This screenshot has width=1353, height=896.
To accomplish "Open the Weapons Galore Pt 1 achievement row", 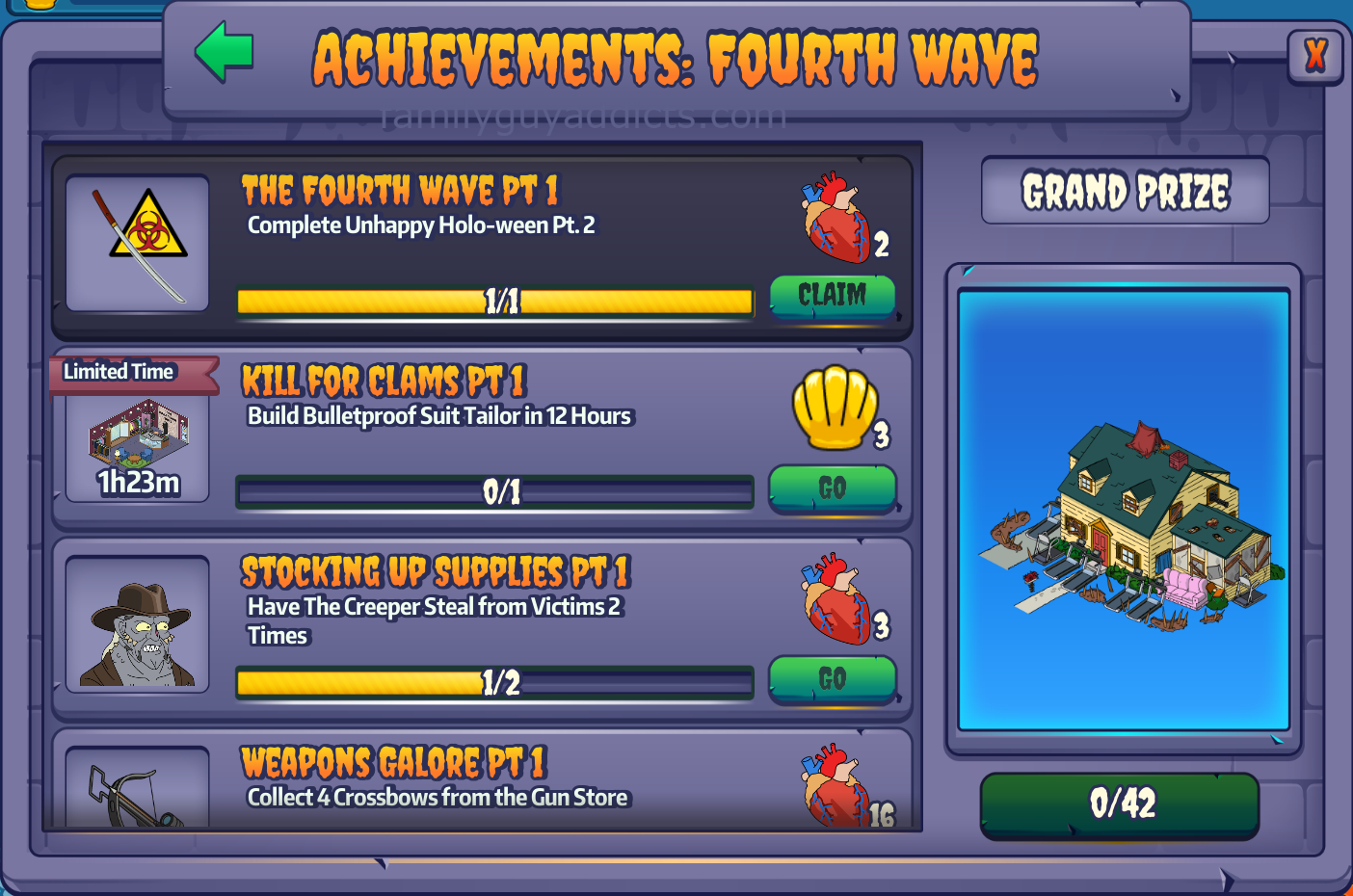I will (x=482, y=782).
